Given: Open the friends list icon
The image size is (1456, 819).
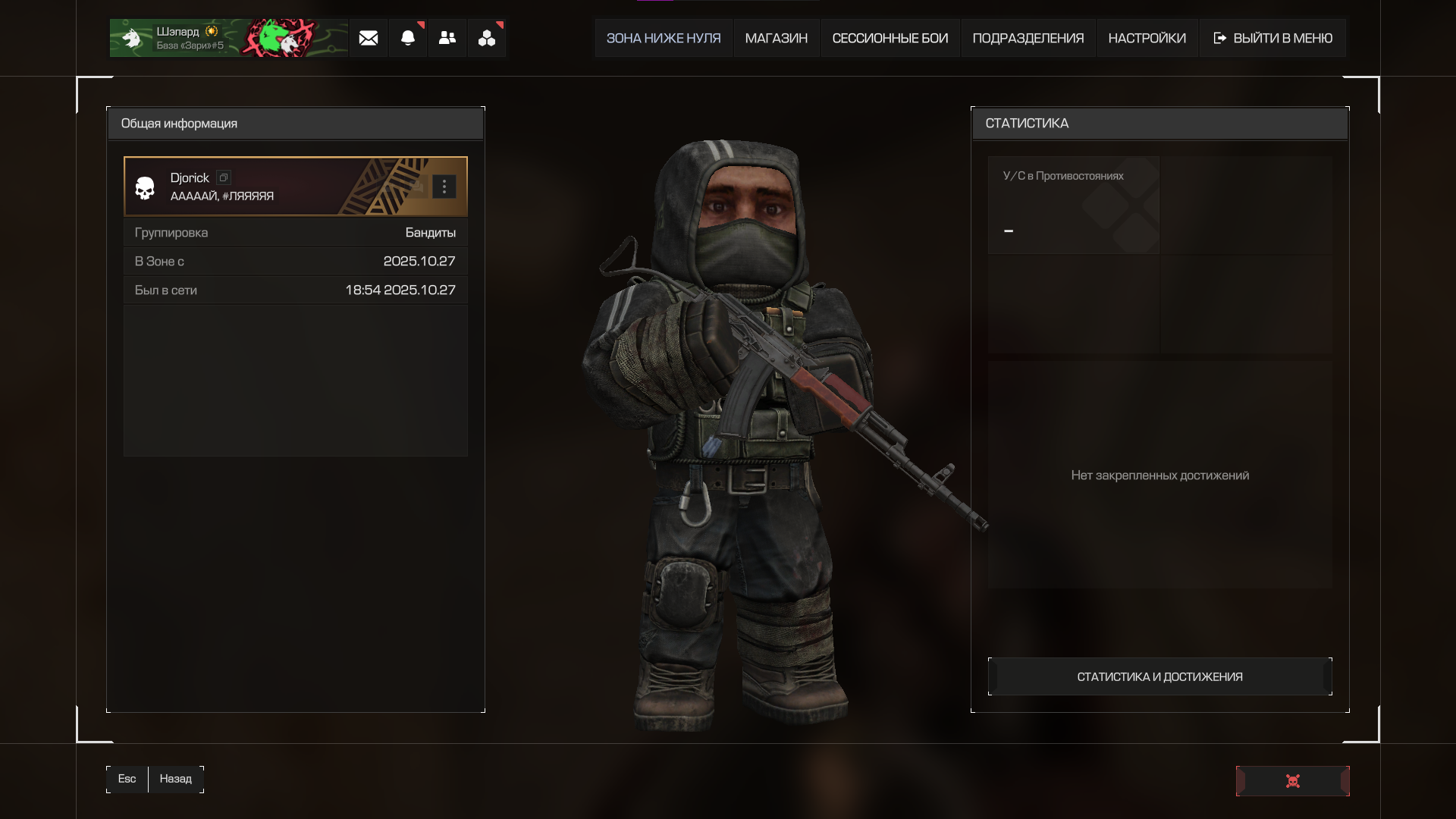Looking at the screenshot, I should [447, 39].
